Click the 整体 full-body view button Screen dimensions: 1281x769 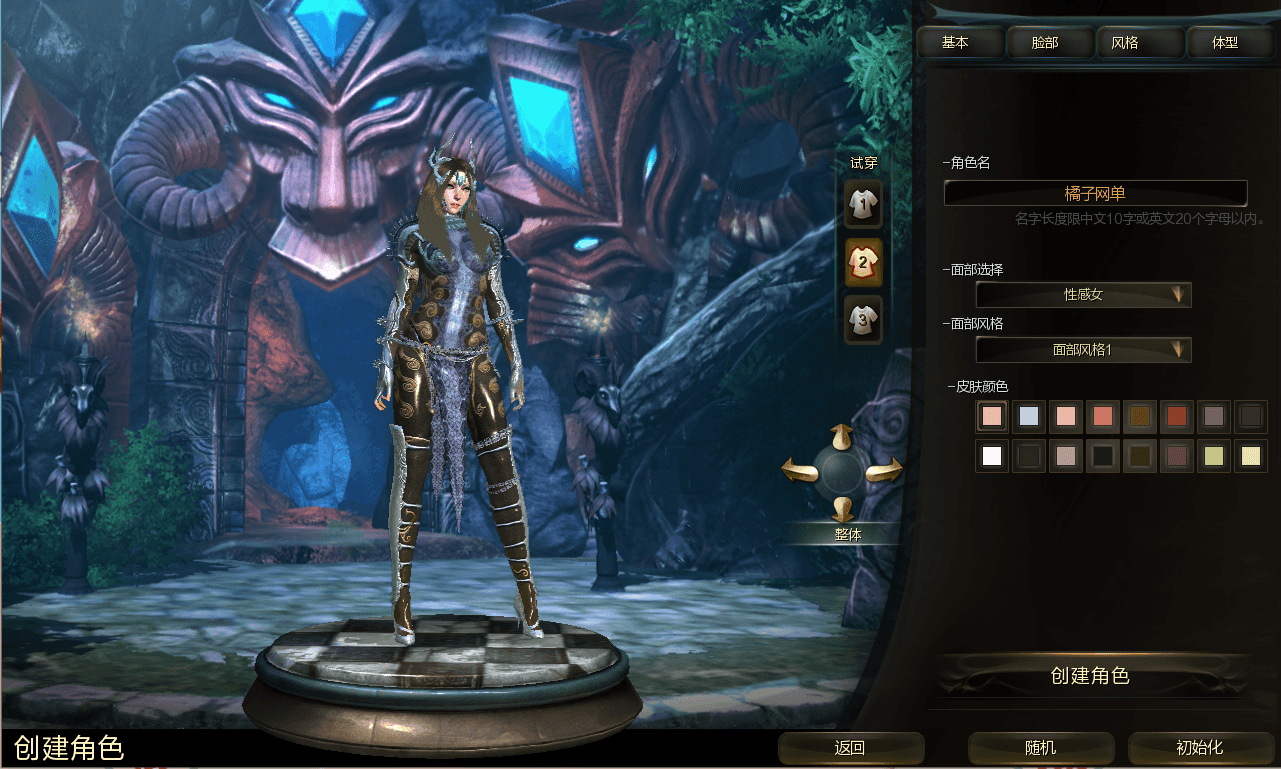click(x=847, y=535)
